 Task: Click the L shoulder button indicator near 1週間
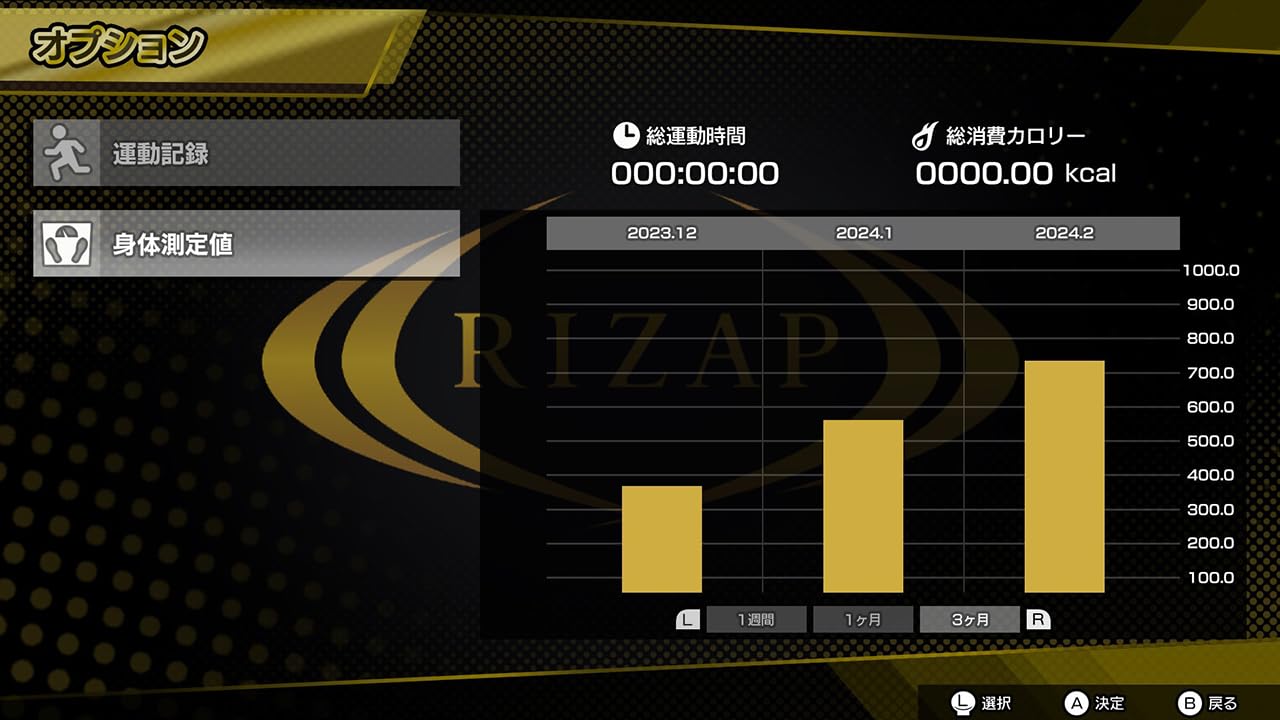click(x=686, y=618)
